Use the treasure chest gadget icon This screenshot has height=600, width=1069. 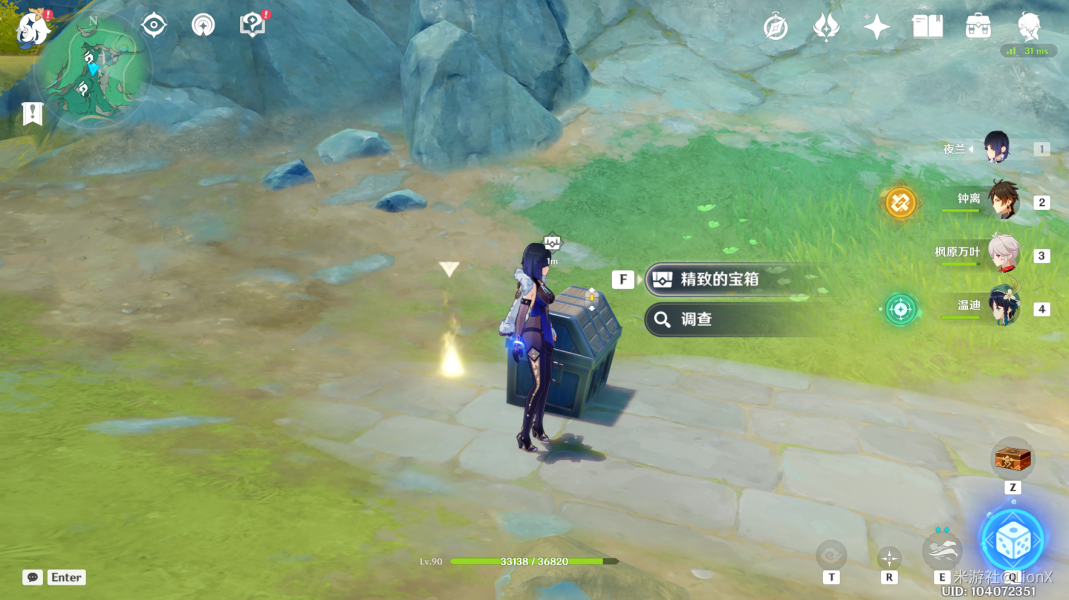click(1012, 459)
